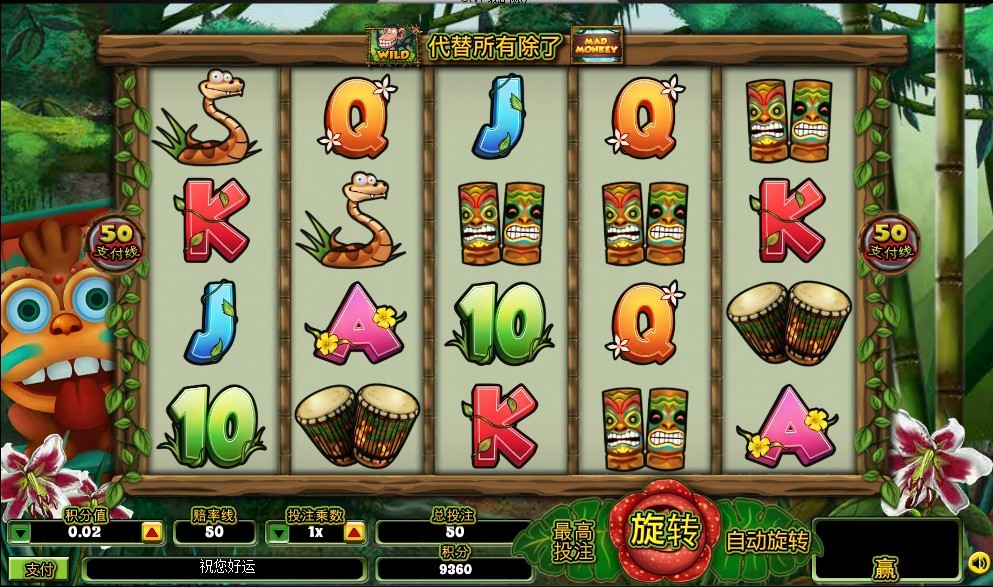Start auto spin with 自动旋转
993x587 pixels.
tap(766, 542)
